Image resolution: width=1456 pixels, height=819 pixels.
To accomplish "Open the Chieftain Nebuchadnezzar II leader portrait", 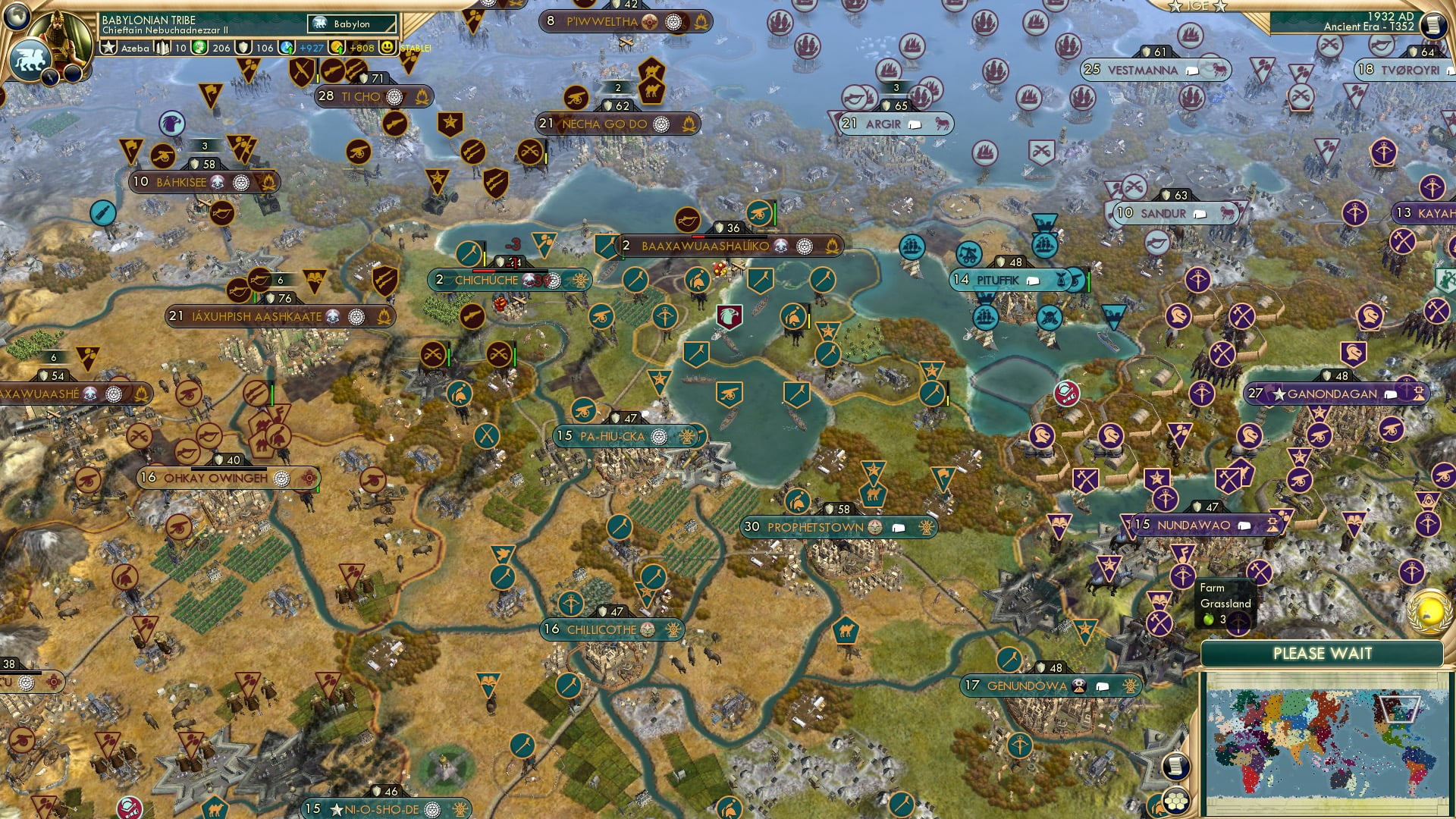I will (x=58, y=38).
